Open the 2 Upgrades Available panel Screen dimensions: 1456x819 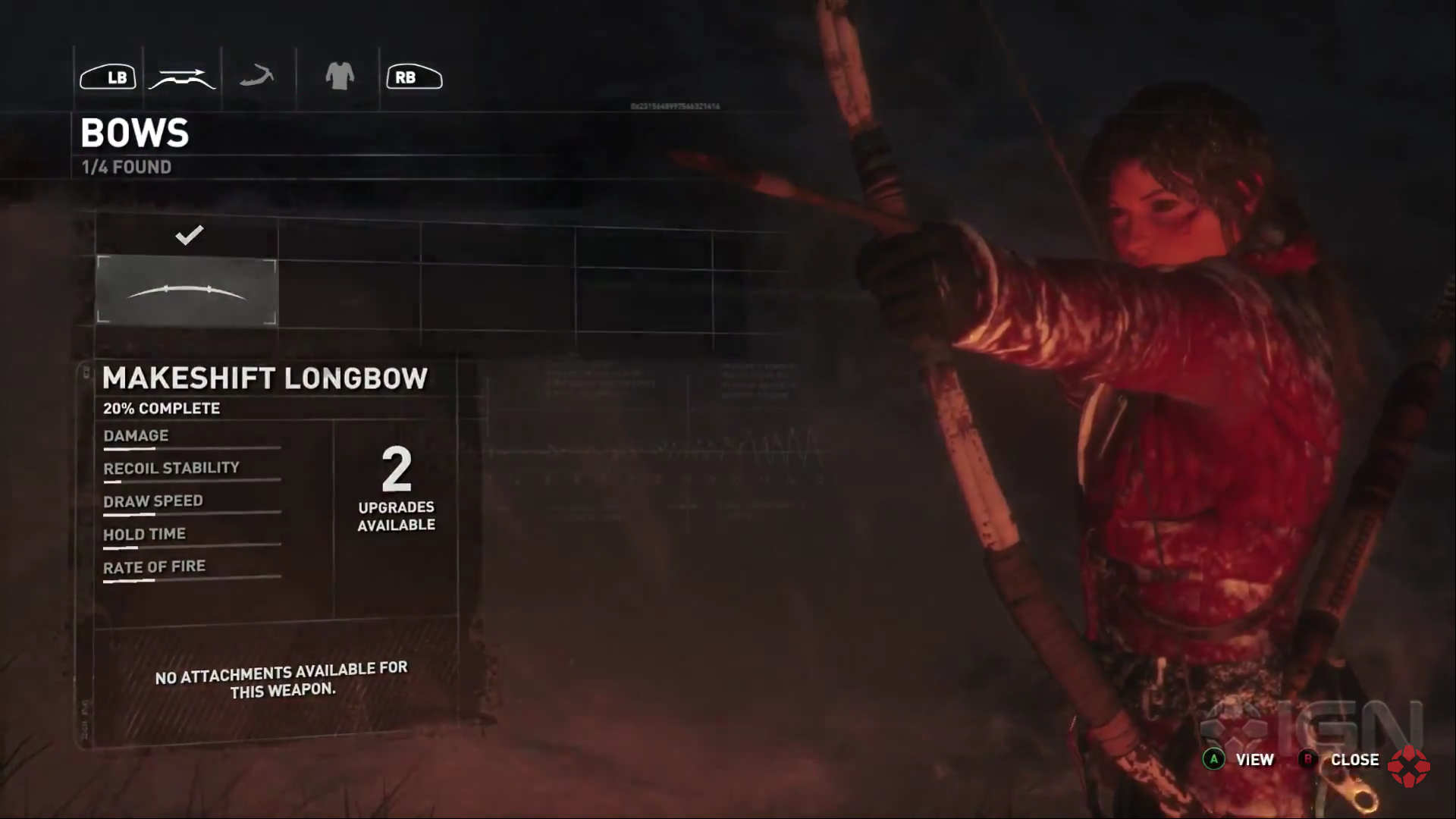click(x=396, y=489)
